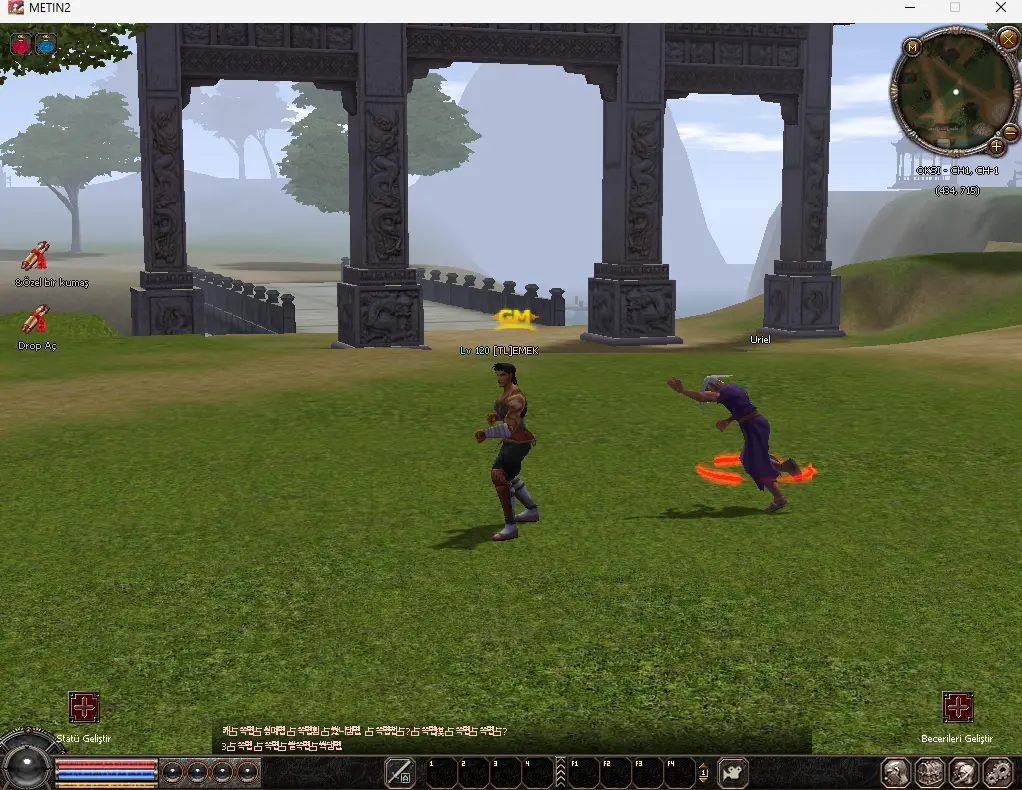1022x790 pixels.
Task: Close the minimap with the X button
Action: tap(1006, 40)
